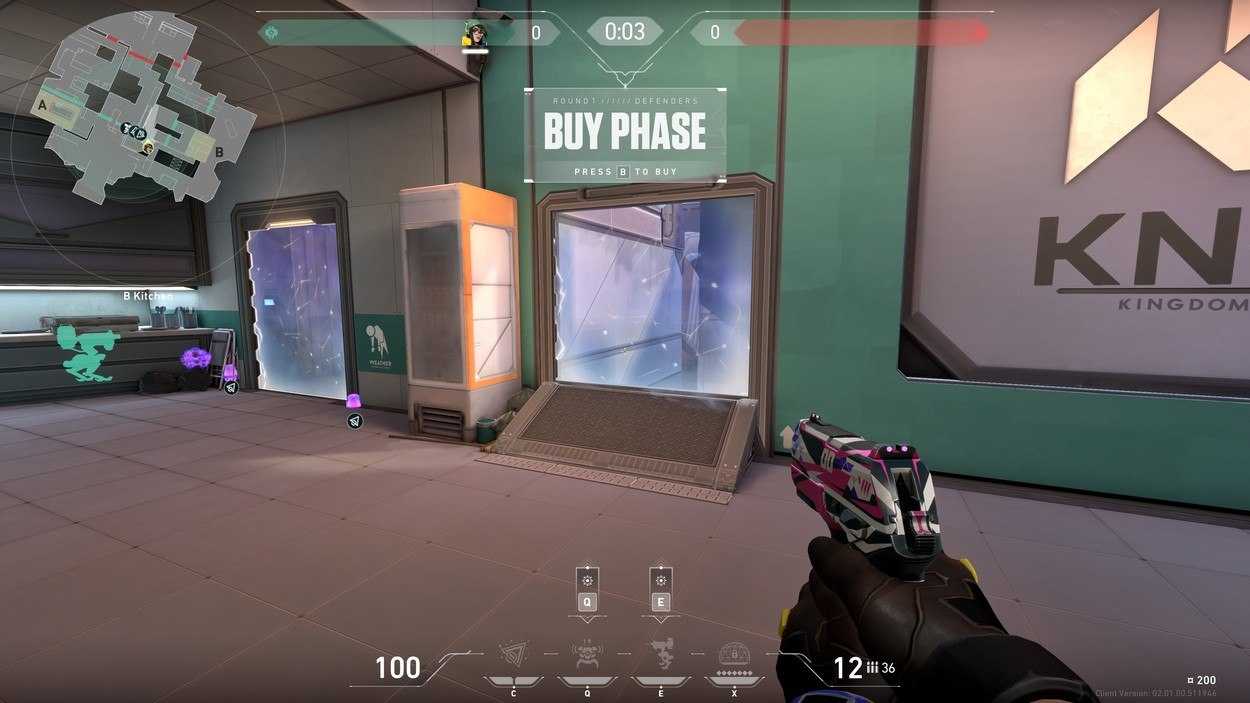The image size is (1250, 703).
Task: Select the B site marker on minimap
Action: tap(219, 153)
